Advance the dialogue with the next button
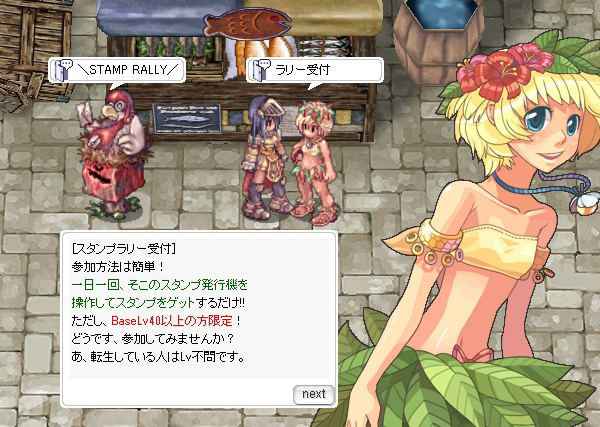This screenshot has height=427, width=600. [x=313, y=394]
